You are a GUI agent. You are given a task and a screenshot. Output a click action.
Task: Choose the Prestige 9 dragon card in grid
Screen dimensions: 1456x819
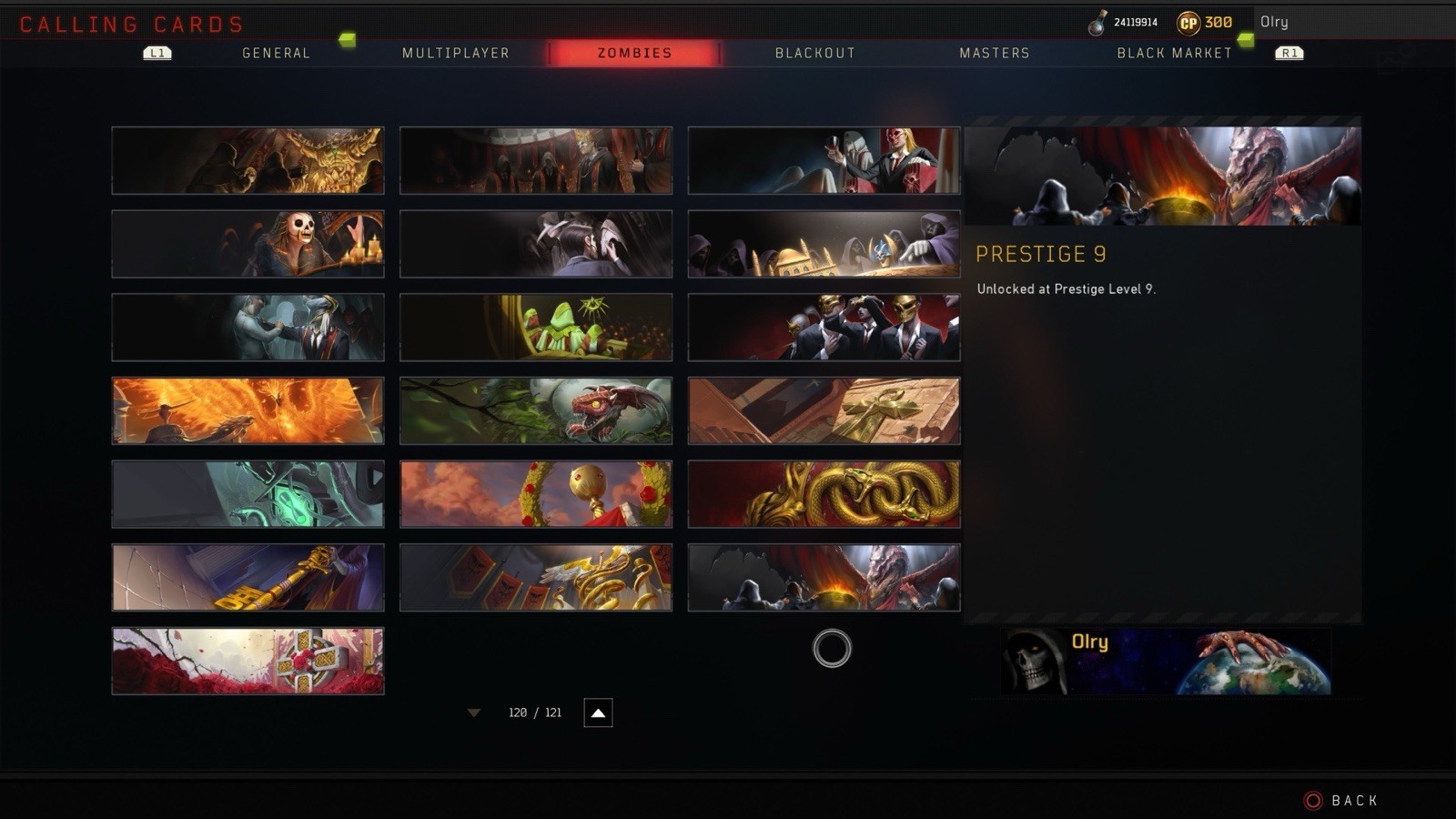coord(824,577)
